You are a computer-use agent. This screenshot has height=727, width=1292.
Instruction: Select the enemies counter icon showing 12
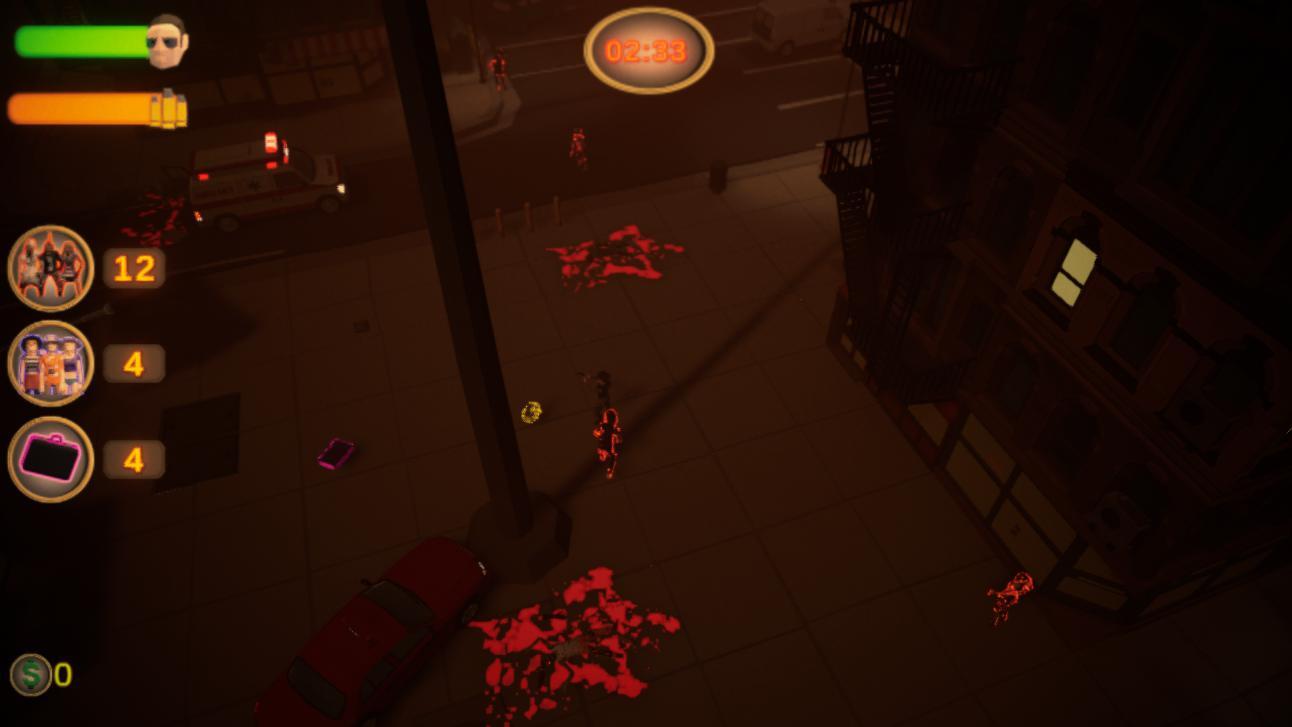[50, 267]
